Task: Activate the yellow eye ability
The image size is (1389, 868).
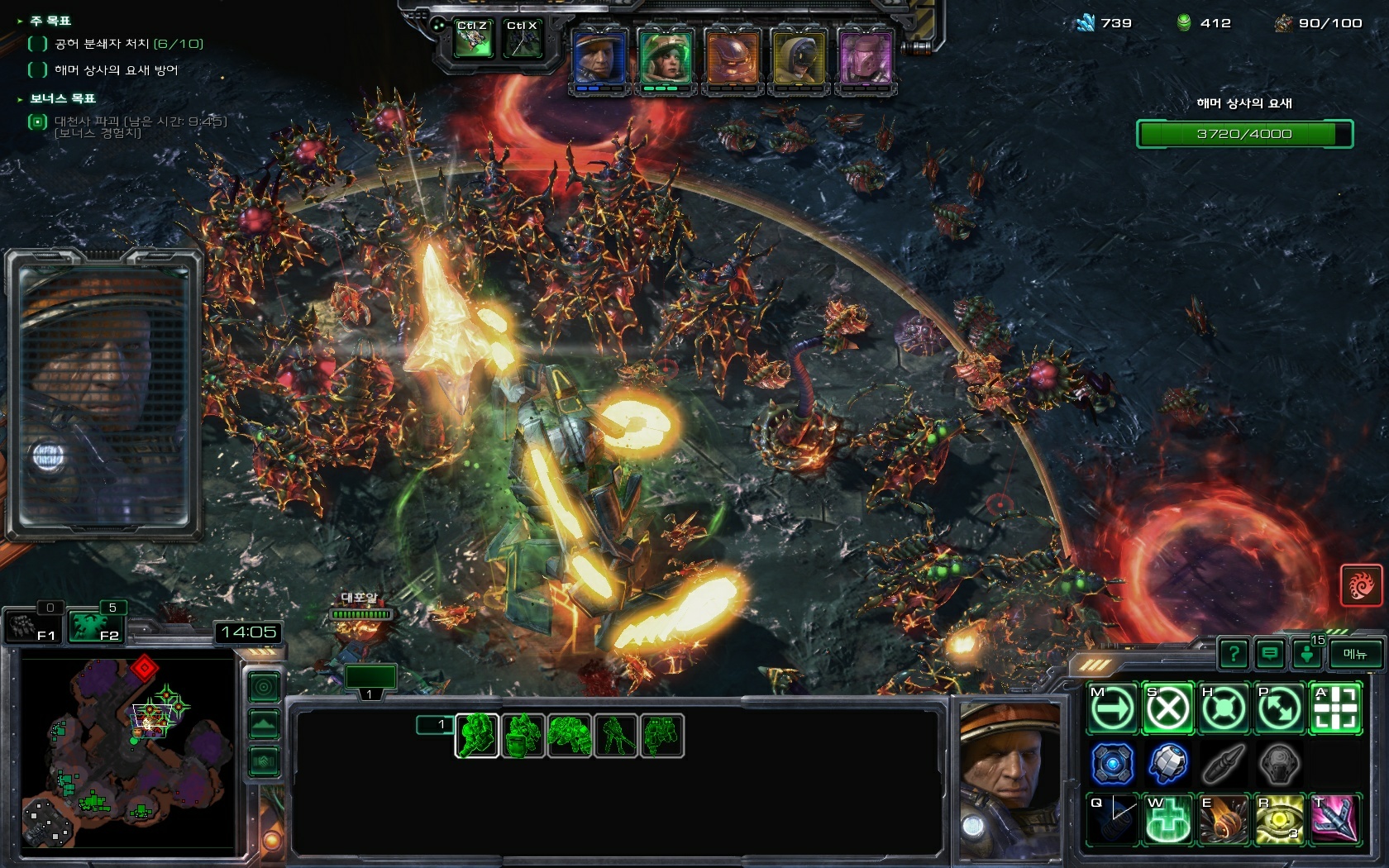Action: pyautogui.click(x=1278, y=819)
